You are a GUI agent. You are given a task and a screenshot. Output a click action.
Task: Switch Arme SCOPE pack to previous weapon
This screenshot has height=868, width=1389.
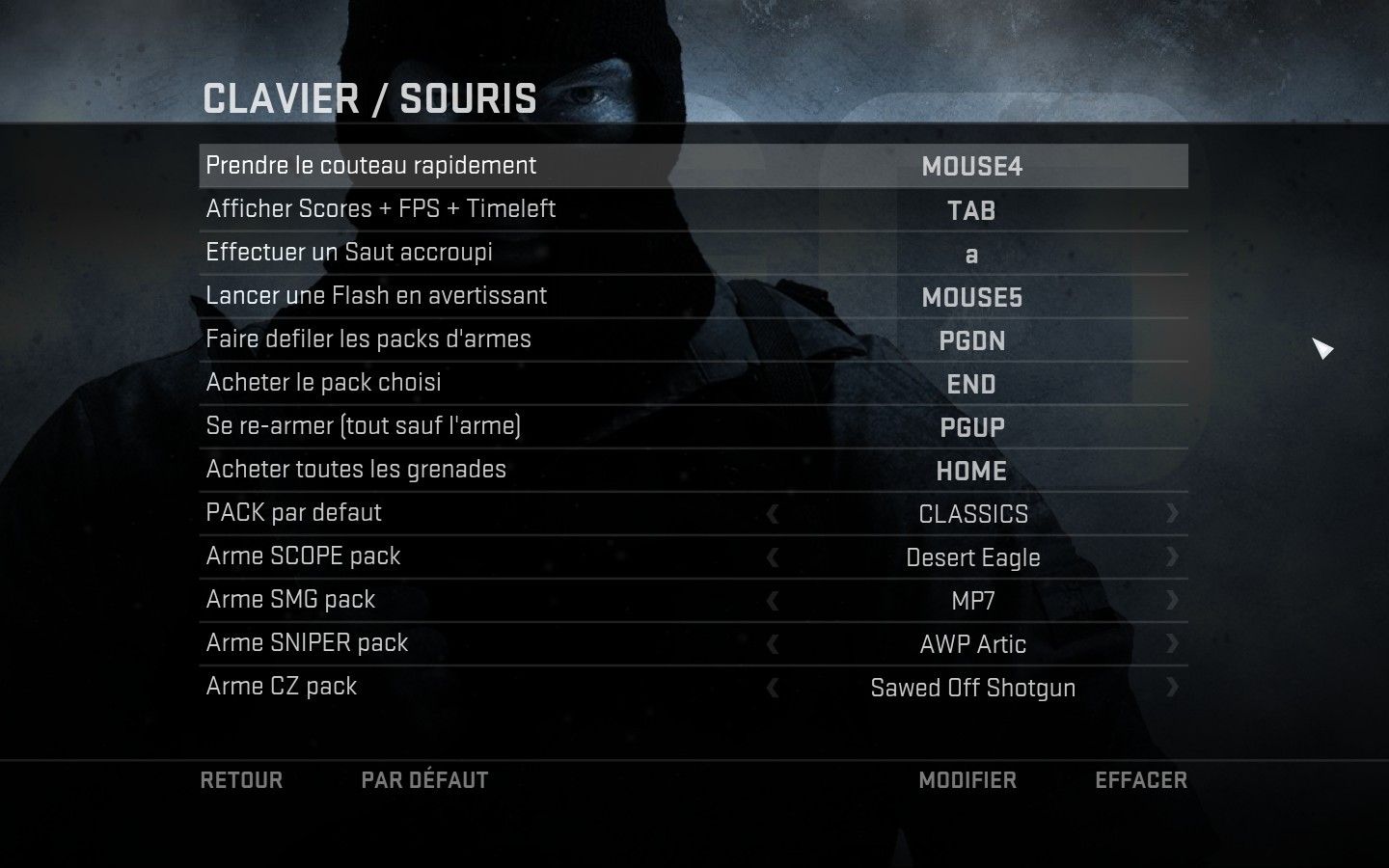(x=773, y=557)
